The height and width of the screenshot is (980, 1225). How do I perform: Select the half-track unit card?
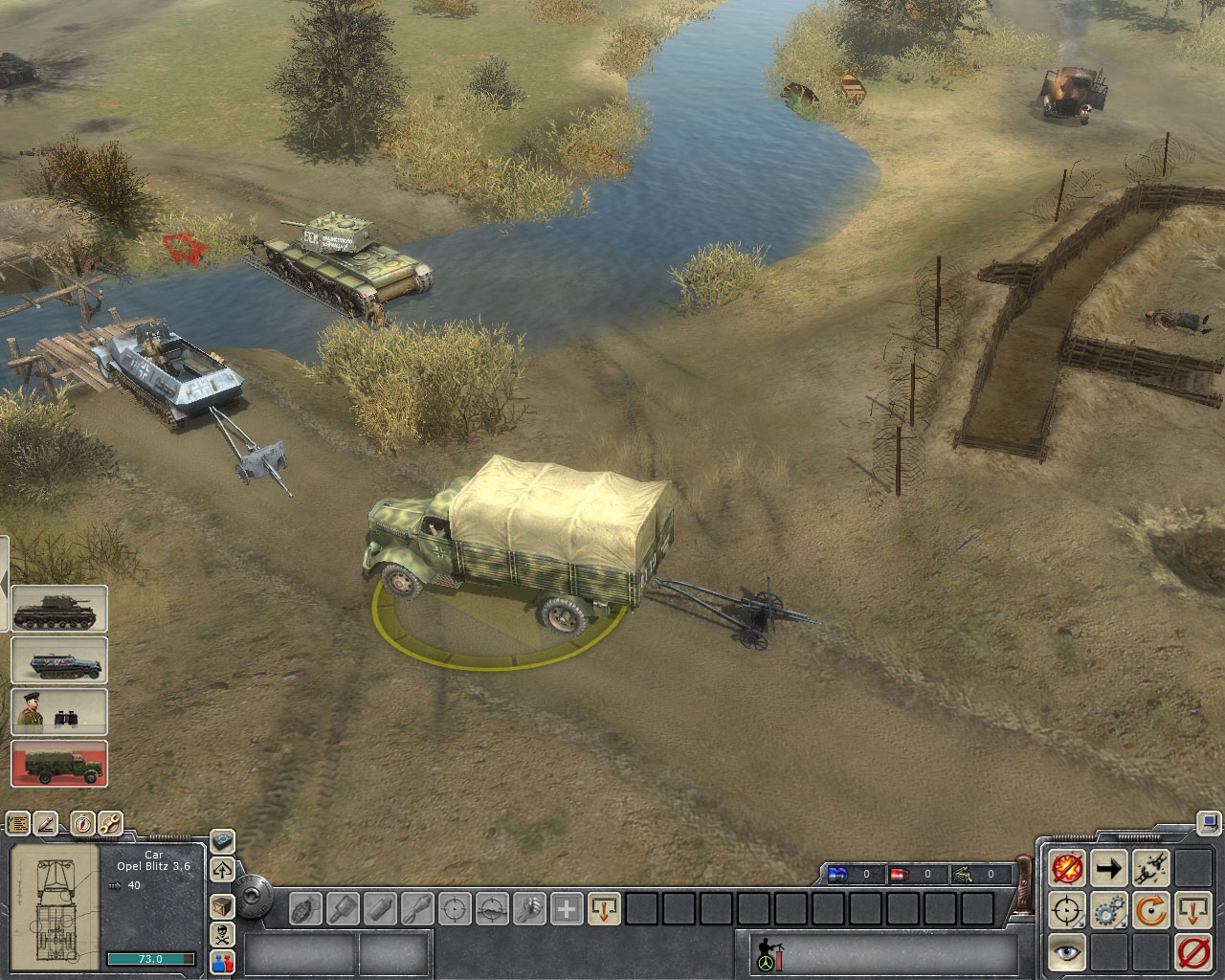tap(59, 660)
